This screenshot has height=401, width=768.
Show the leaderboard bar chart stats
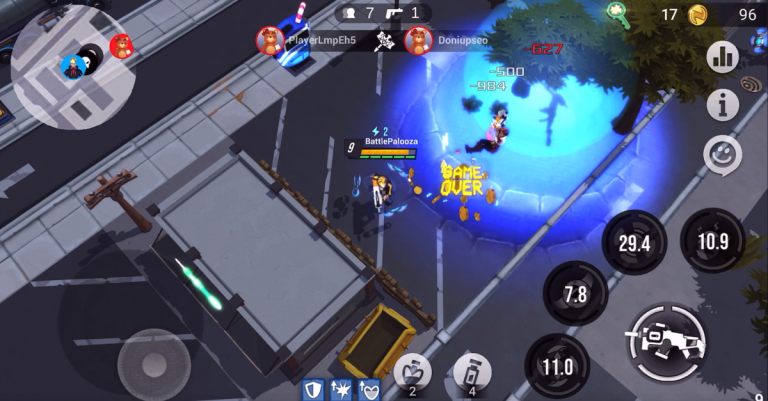pos(721,57)
